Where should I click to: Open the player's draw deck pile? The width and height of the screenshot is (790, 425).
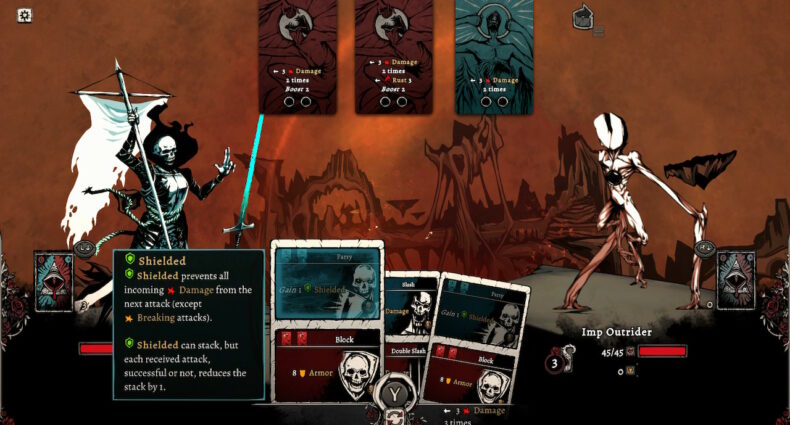(x=53, y=281)
